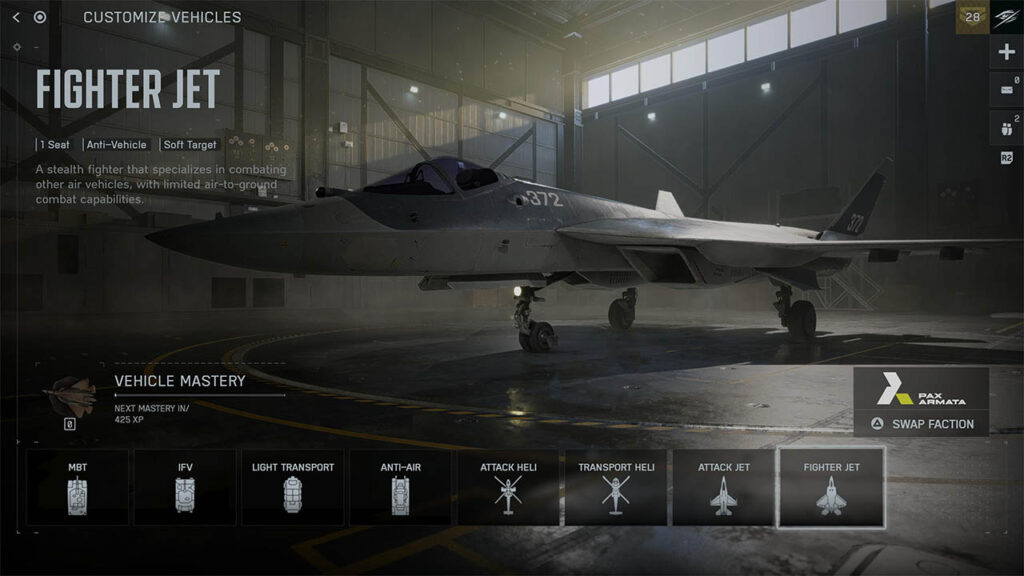
Task: Click the Vehicle Mastery emblem badge
Action: (x=70, y=395)
